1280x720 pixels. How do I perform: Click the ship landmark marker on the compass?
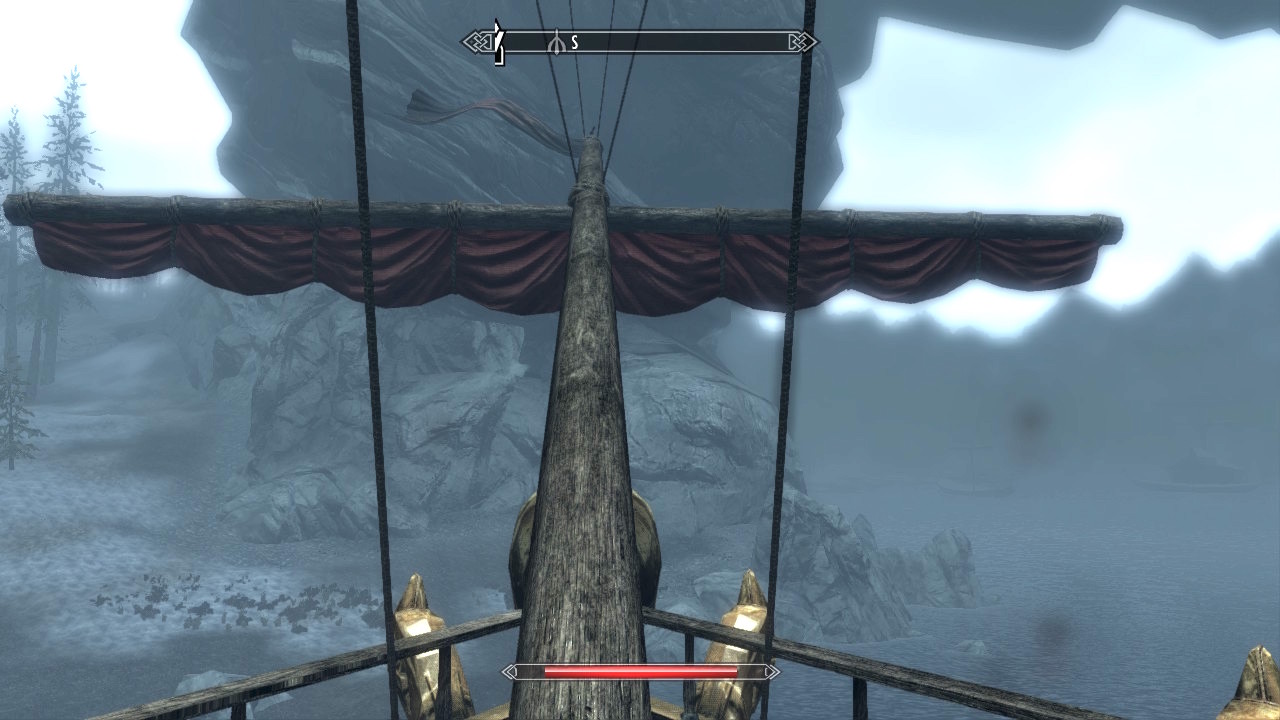tap(556, 43)
